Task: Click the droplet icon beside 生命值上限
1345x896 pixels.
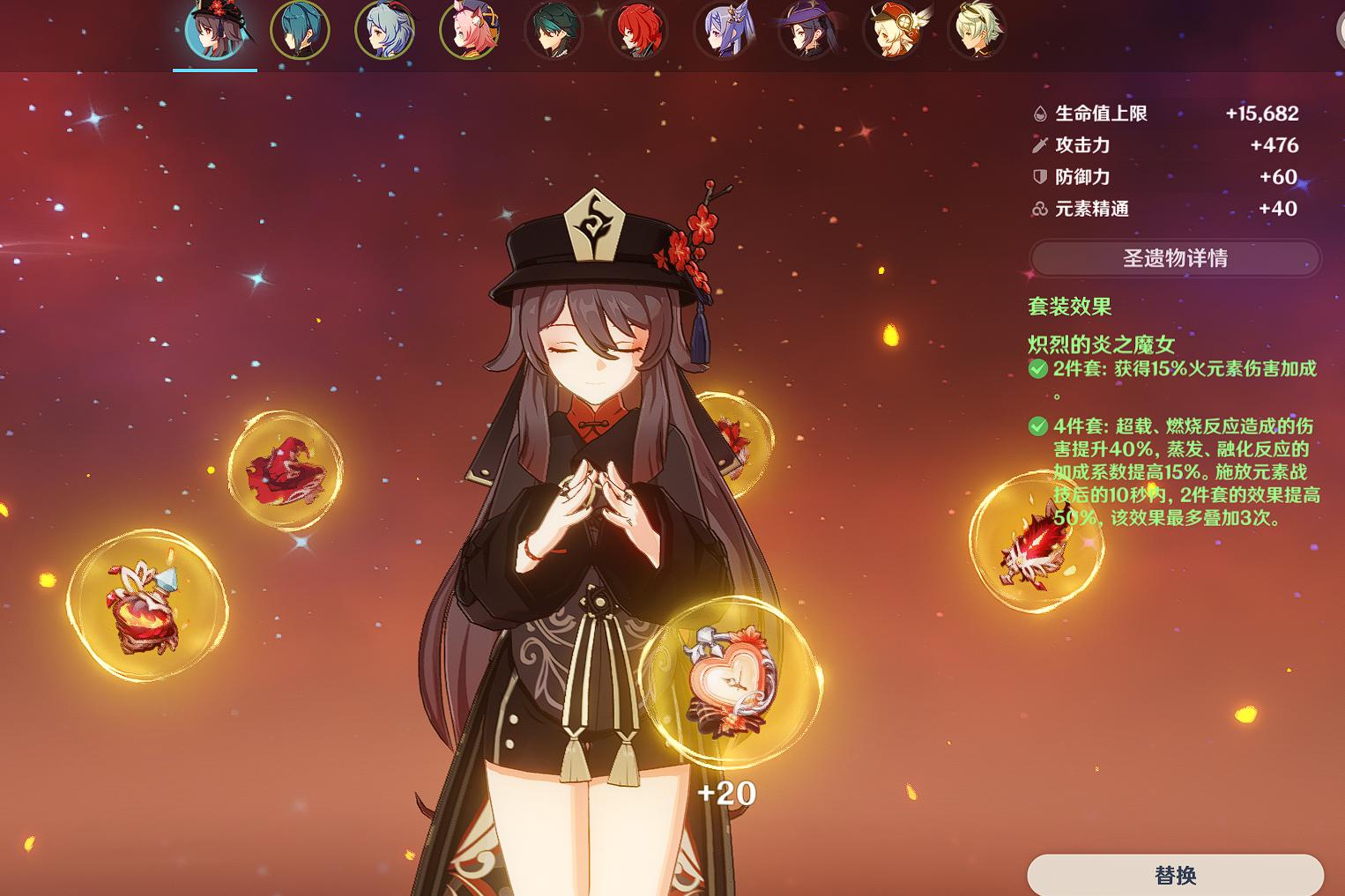Action: point(1041,113)
